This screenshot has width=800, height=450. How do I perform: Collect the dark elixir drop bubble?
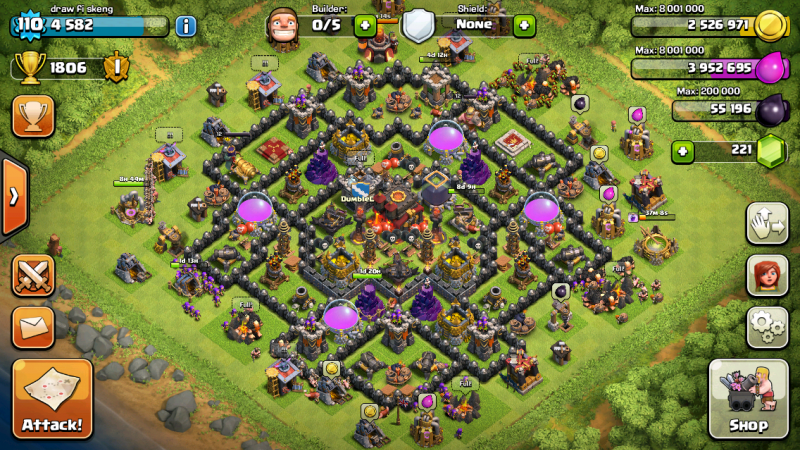pyautogui.click(x=579, y=103)
